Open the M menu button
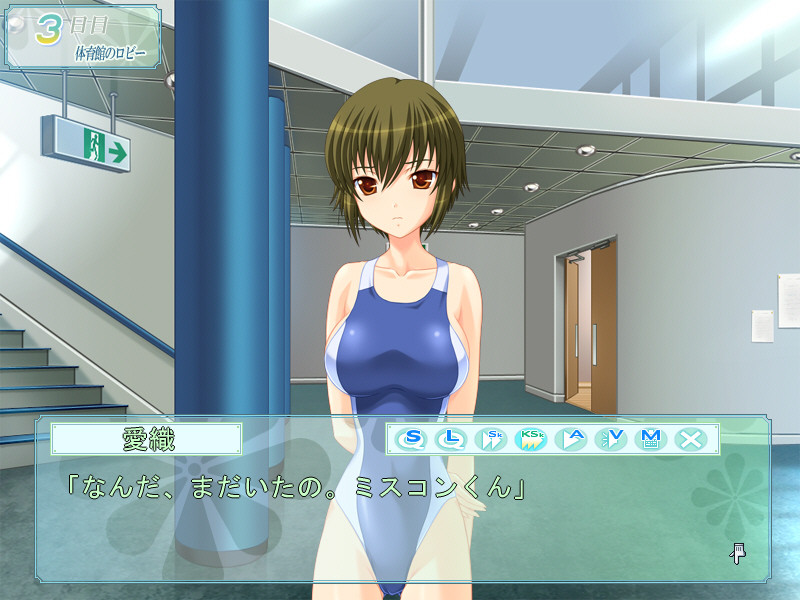 651,438
